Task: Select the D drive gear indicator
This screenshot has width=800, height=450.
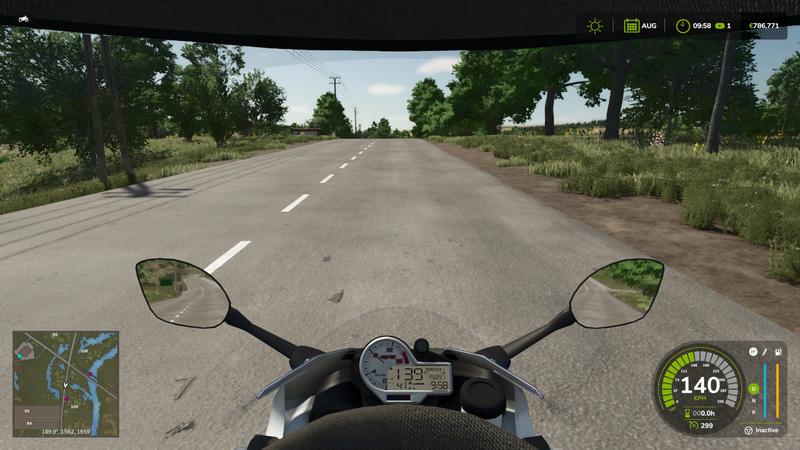Action: tap(754, 388)
